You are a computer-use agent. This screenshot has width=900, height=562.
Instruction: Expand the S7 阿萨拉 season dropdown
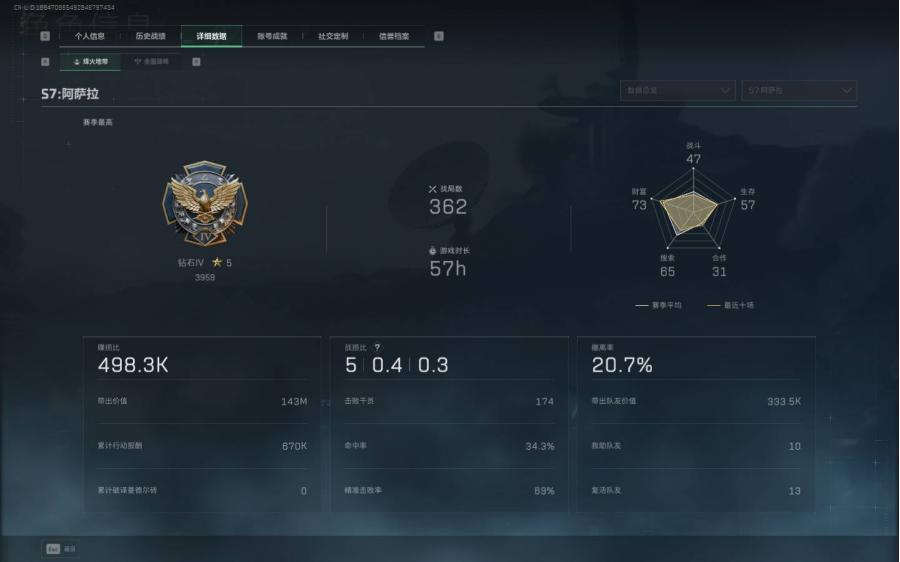point(799,91)
